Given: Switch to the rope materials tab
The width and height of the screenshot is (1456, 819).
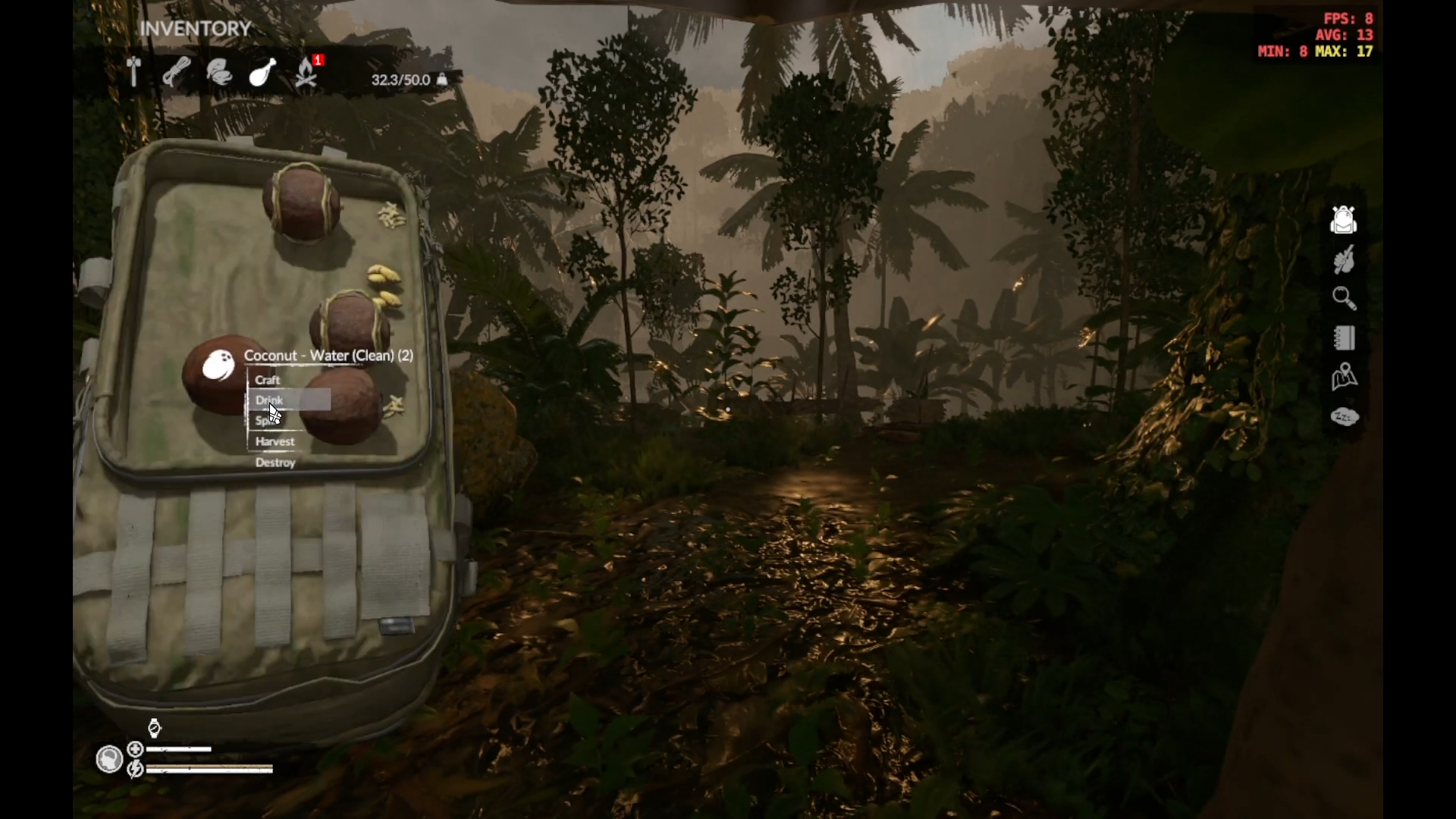Looking at the screenshot, I should pyautogui.click(x=176, y=73).
